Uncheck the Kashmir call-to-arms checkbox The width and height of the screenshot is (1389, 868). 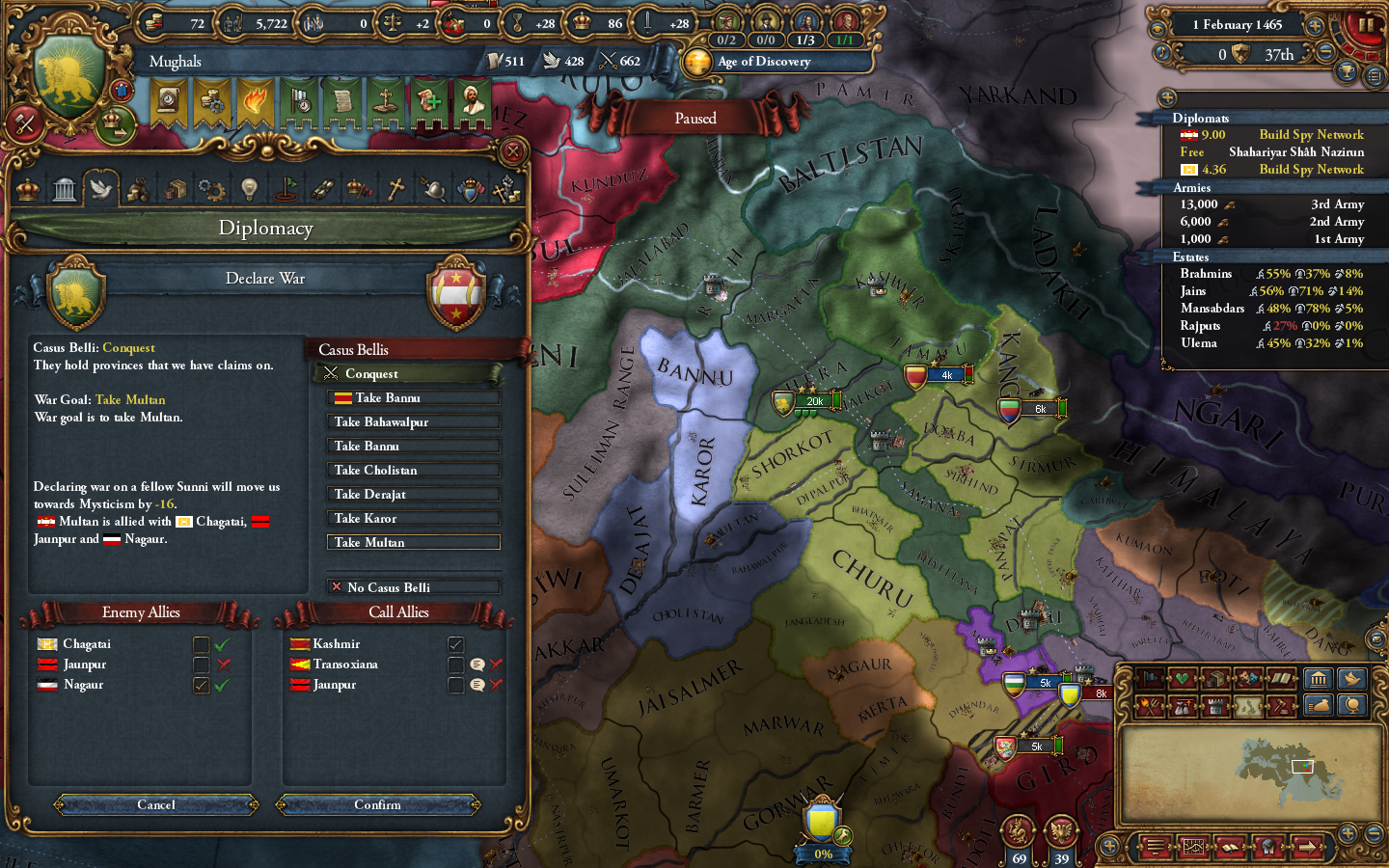pyautogui.click(x=455, y=643)
